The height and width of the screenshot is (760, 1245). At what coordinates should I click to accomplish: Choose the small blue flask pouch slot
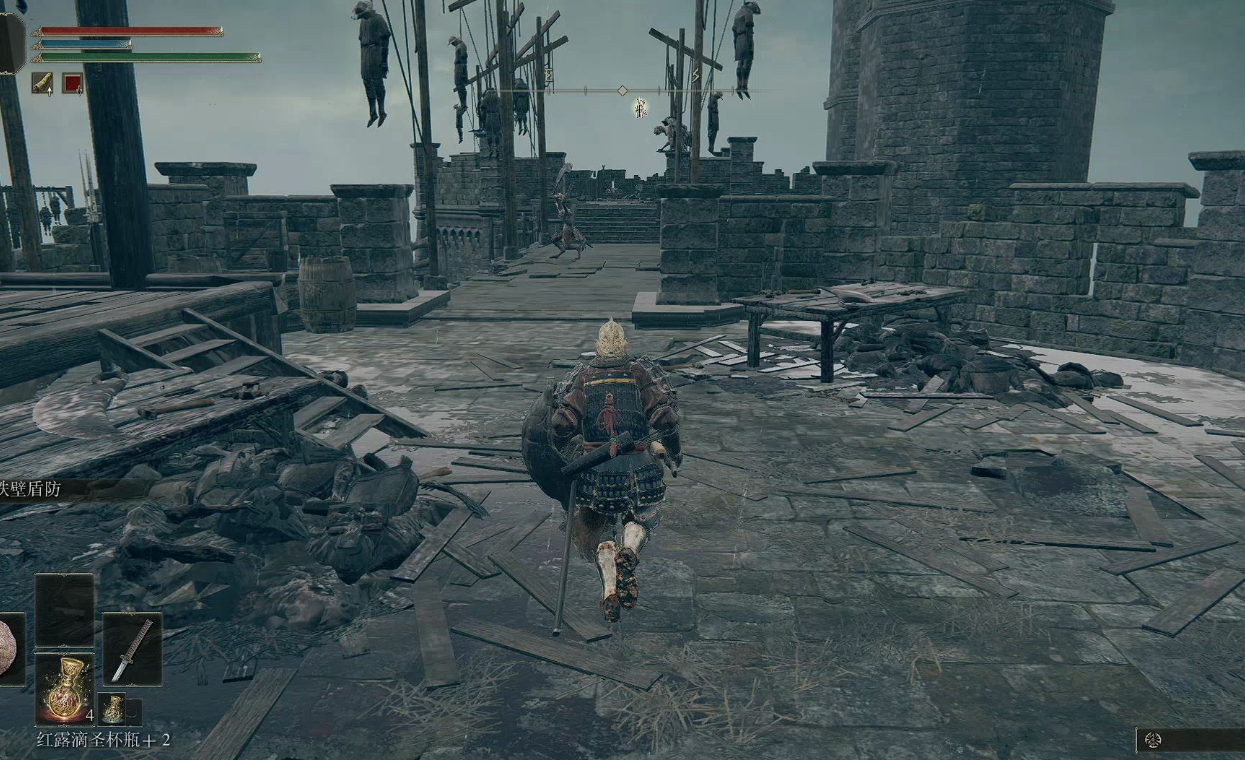(x=112, y=709)
